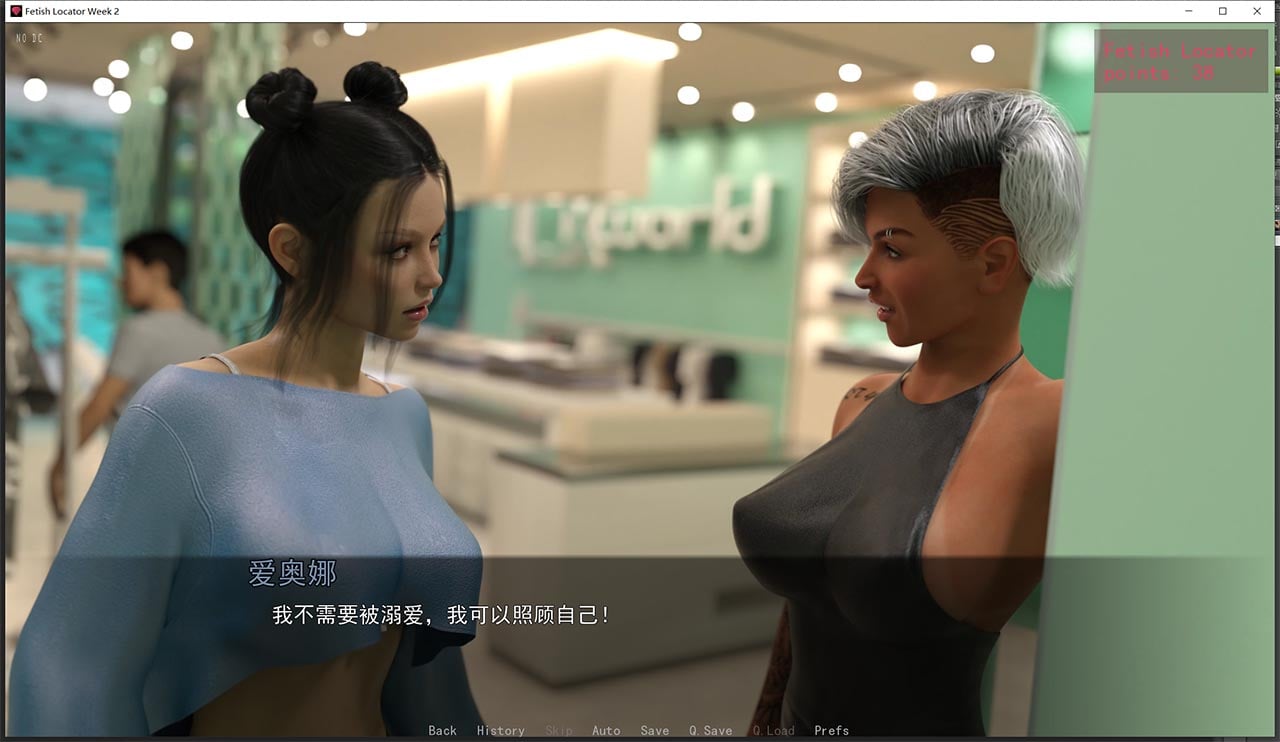
Task: Maximize the game window
Action: [1222, 11]
